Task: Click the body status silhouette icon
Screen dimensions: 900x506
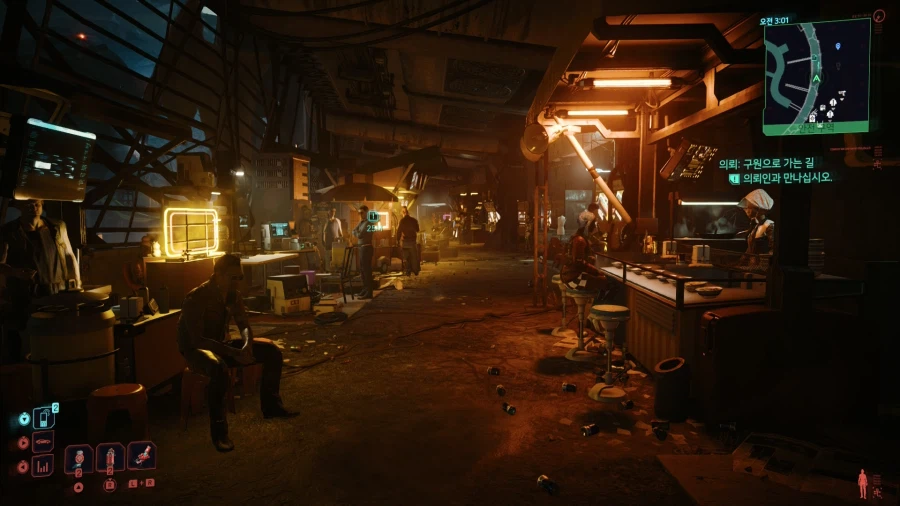Action: (862, 484)
